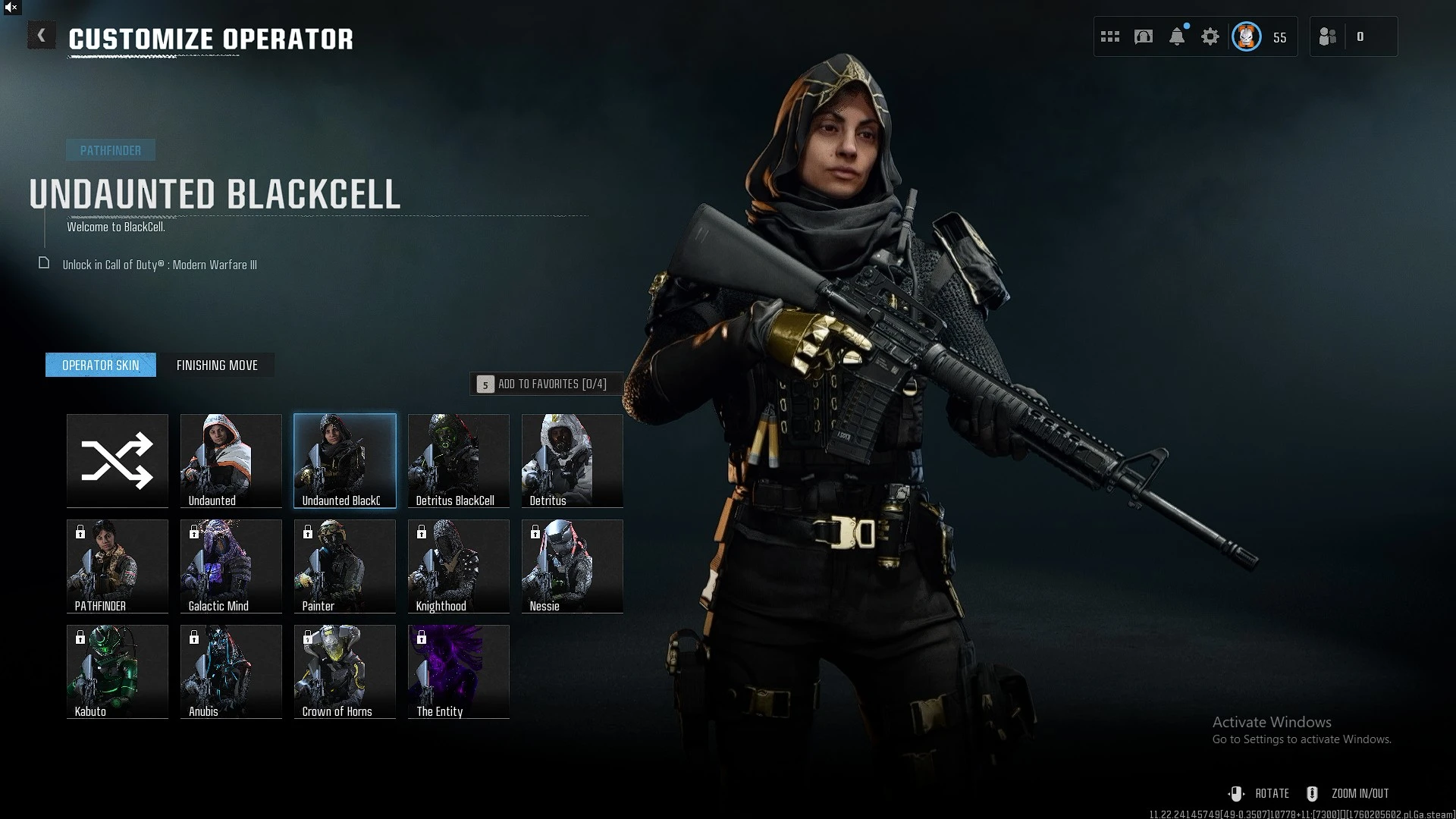
Task: Pick the Crown of Horns skin
Action: click(345, 671)
